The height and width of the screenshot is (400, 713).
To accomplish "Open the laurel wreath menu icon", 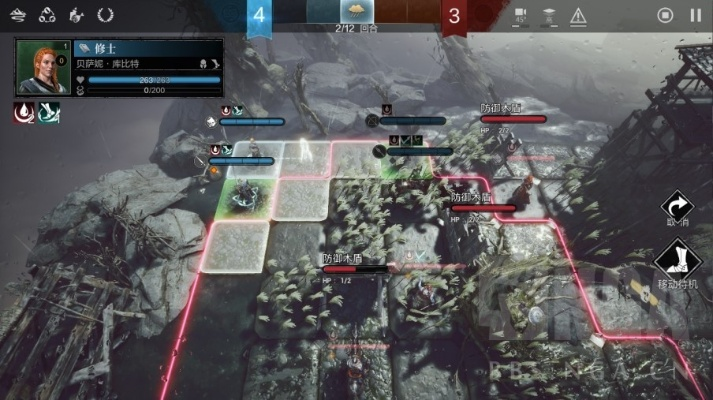I will click(106, 15).
